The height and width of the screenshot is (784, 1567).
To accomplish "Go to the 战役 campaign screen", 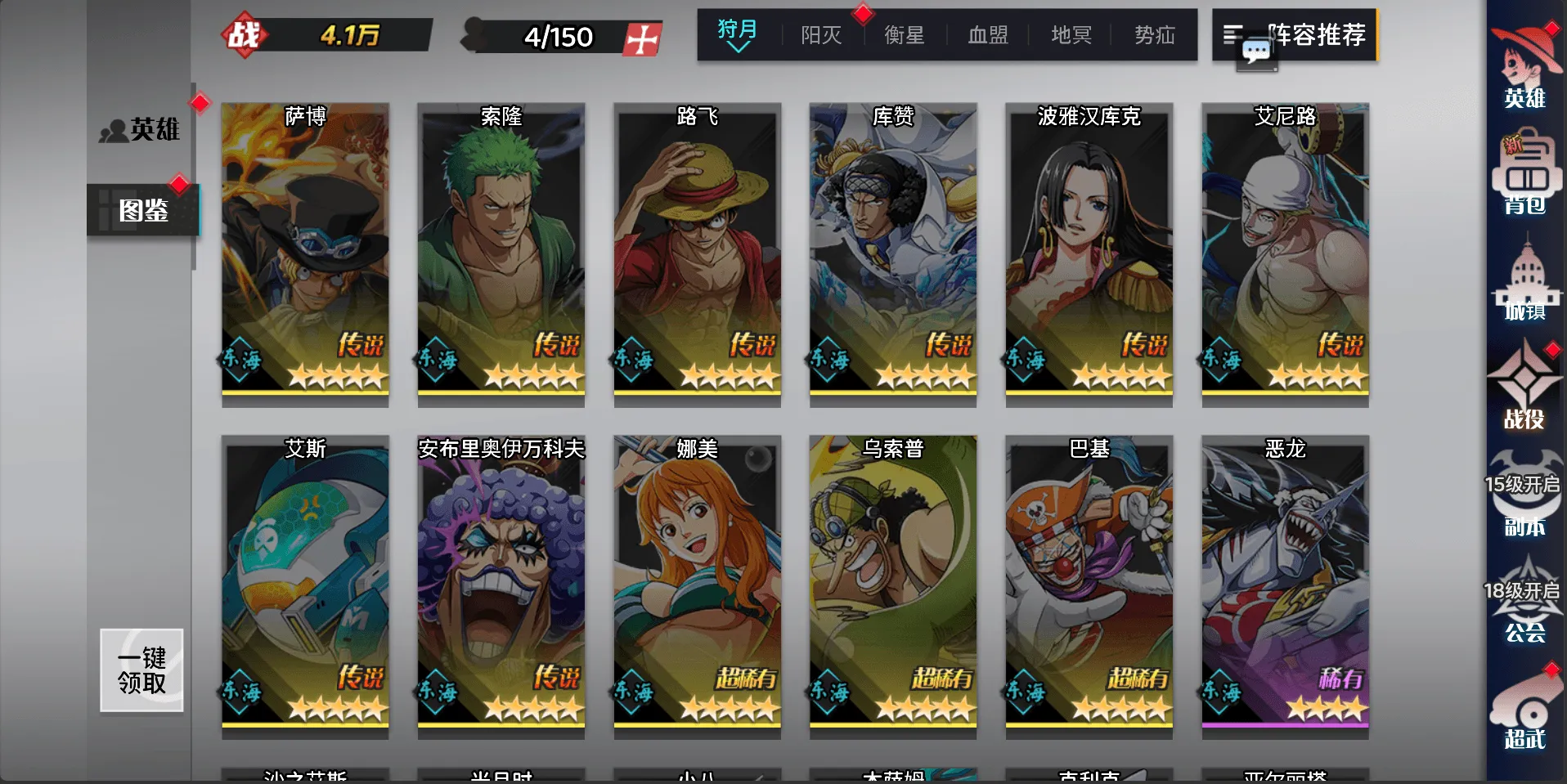I will coord(1524,388).
